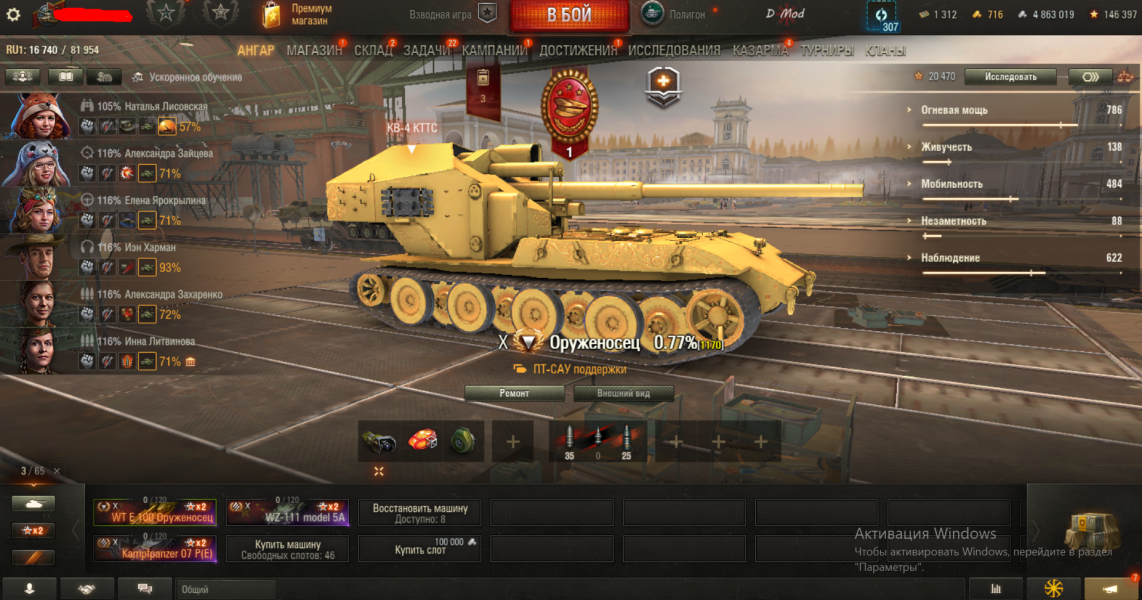Open Внешний вид customization
This screenshot has height=600, width=1142.
coord(623,393)
